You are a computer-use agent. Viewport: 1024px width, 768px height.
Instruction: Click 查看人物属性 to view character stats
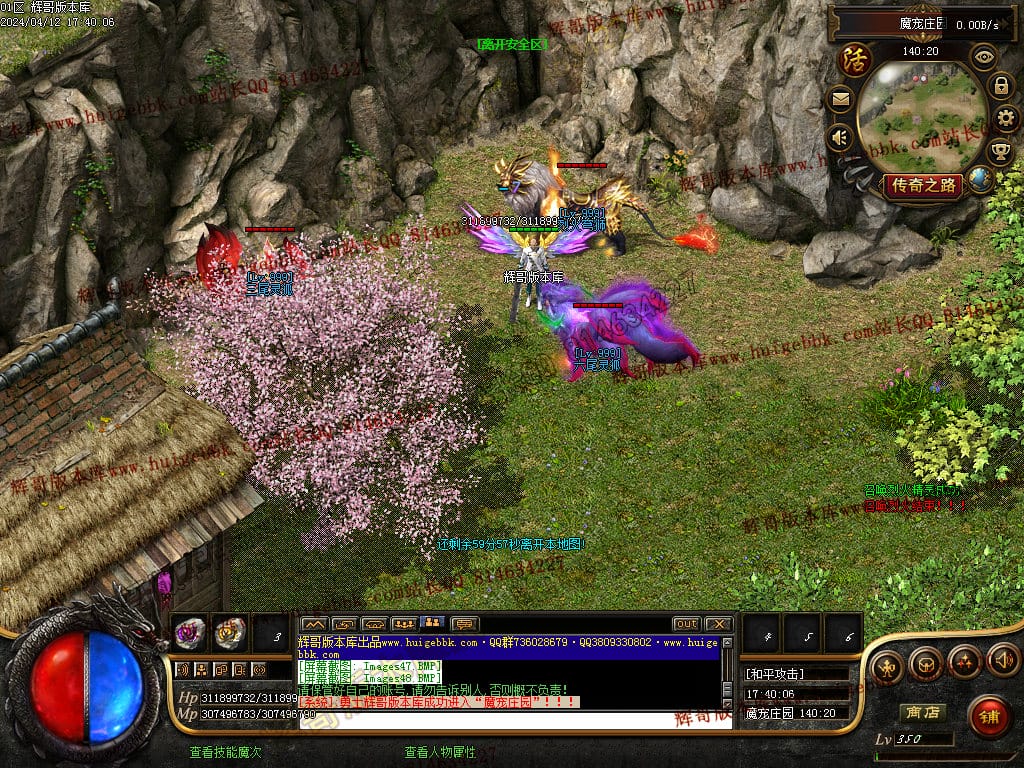pos(440,752)
